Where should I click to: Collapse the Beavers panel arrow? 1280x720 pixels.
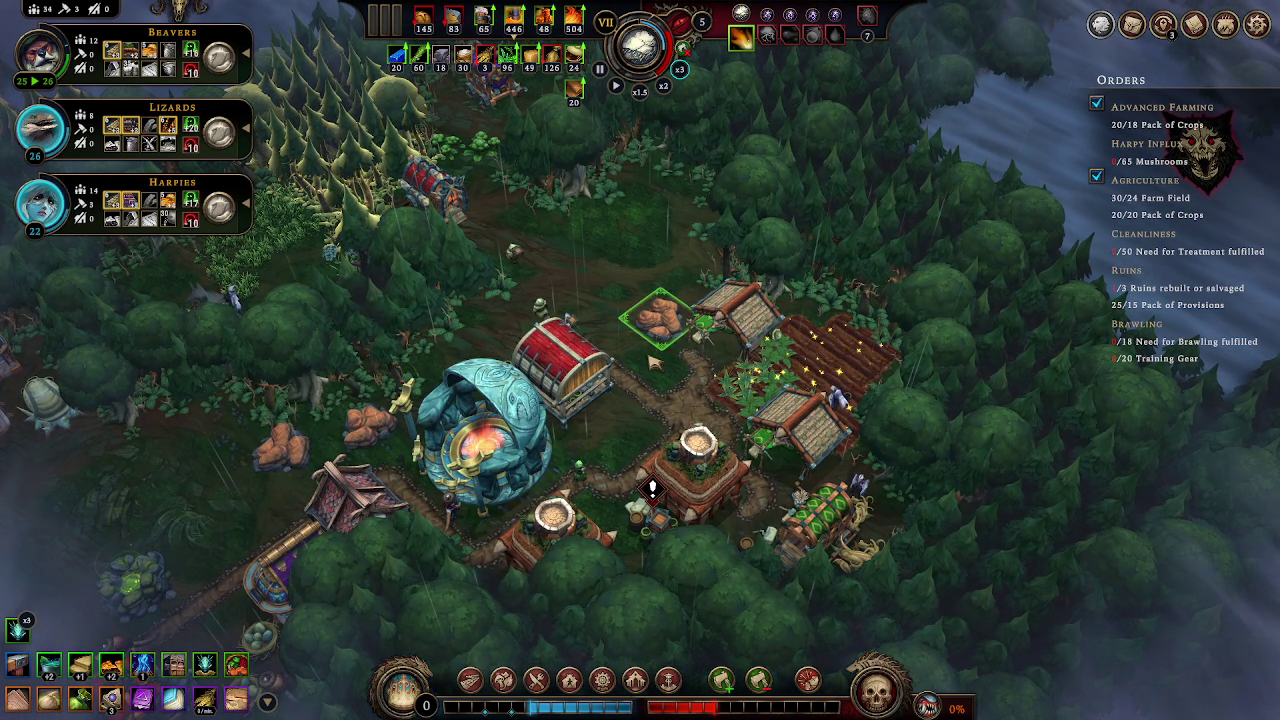click(246, 53)
